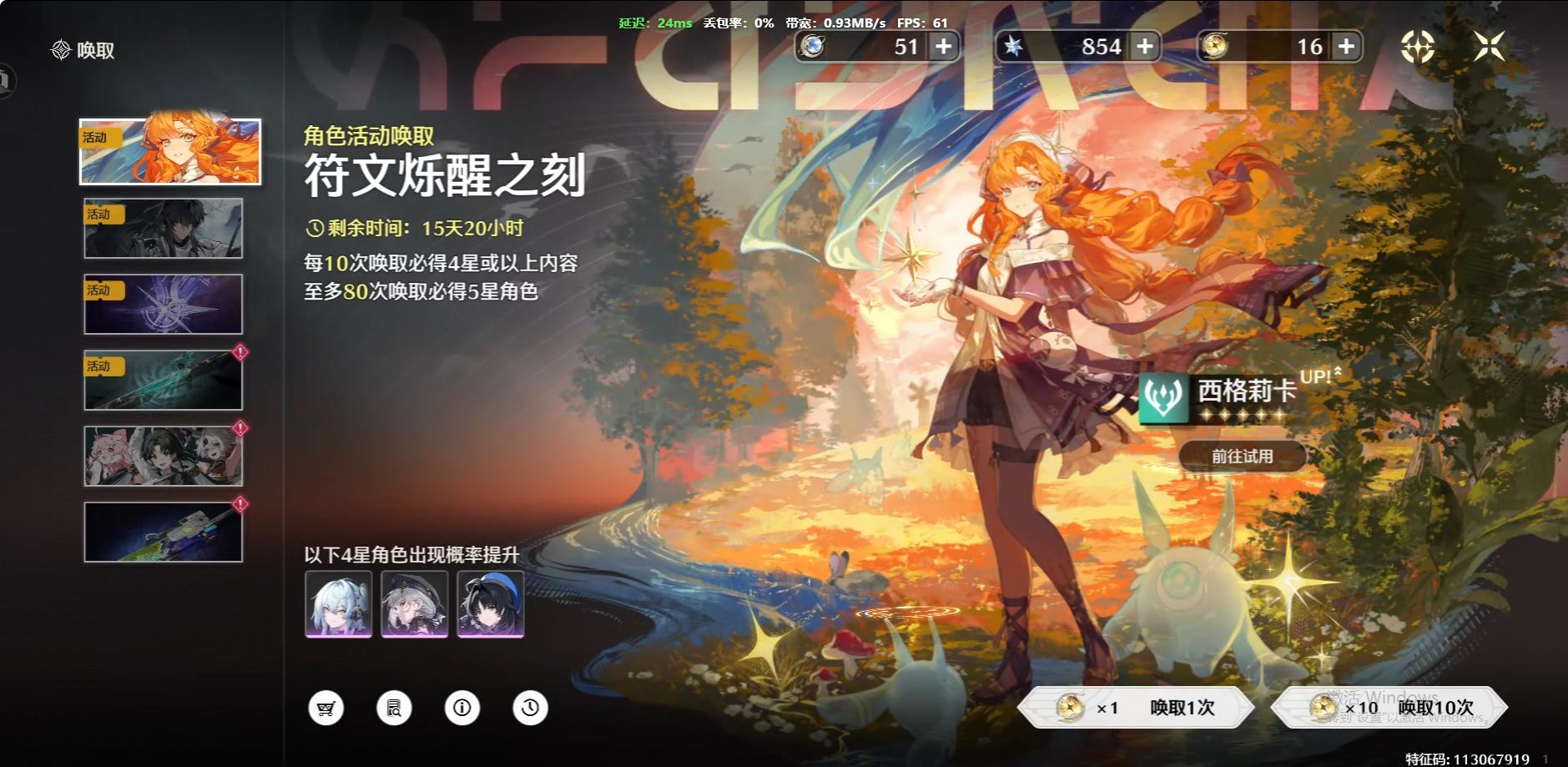
Task: Select the blue-haired 4-star character portrait
Action: (x=337, y=604)
